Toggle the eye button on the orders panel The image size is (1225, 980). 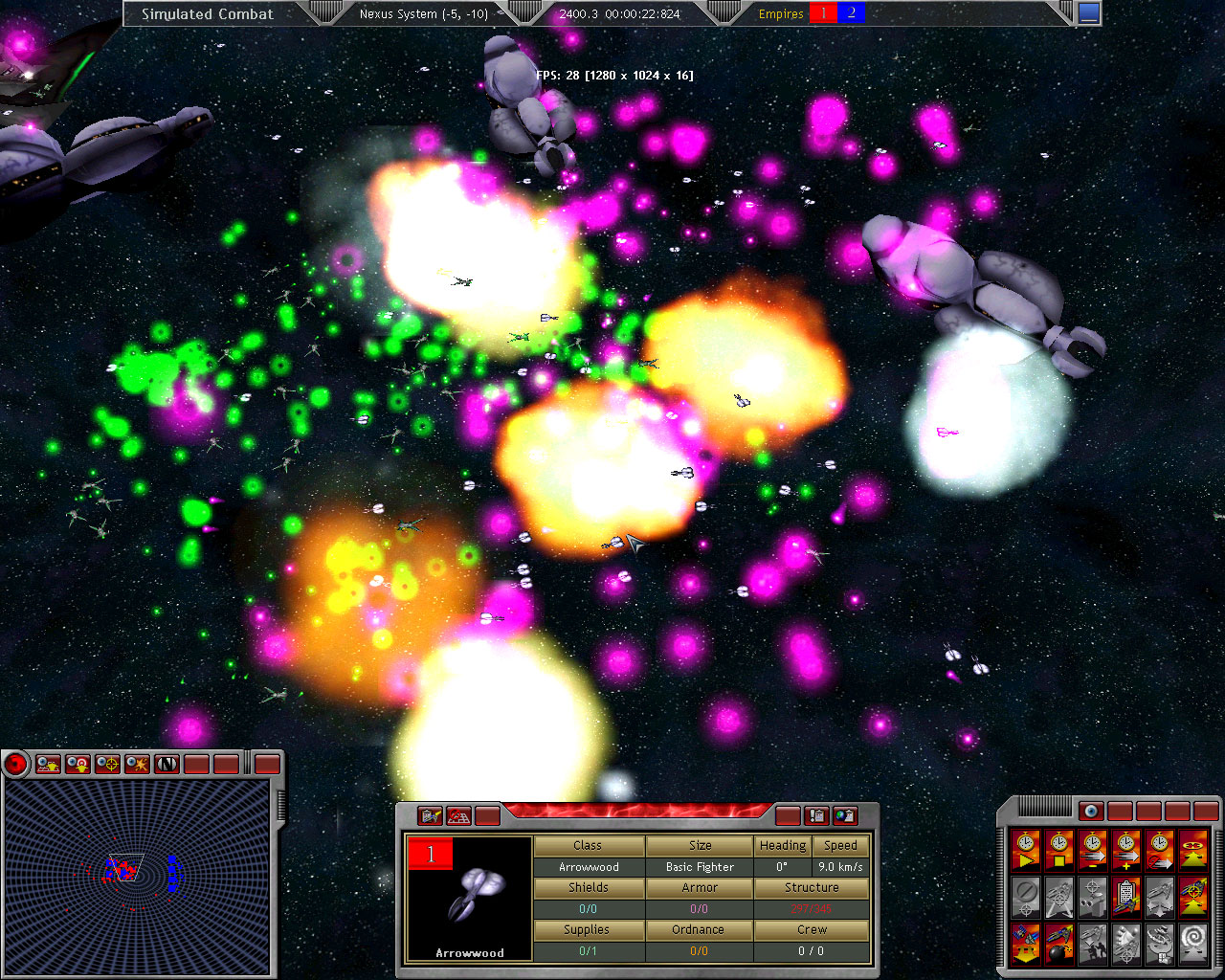pos(1091,812)
